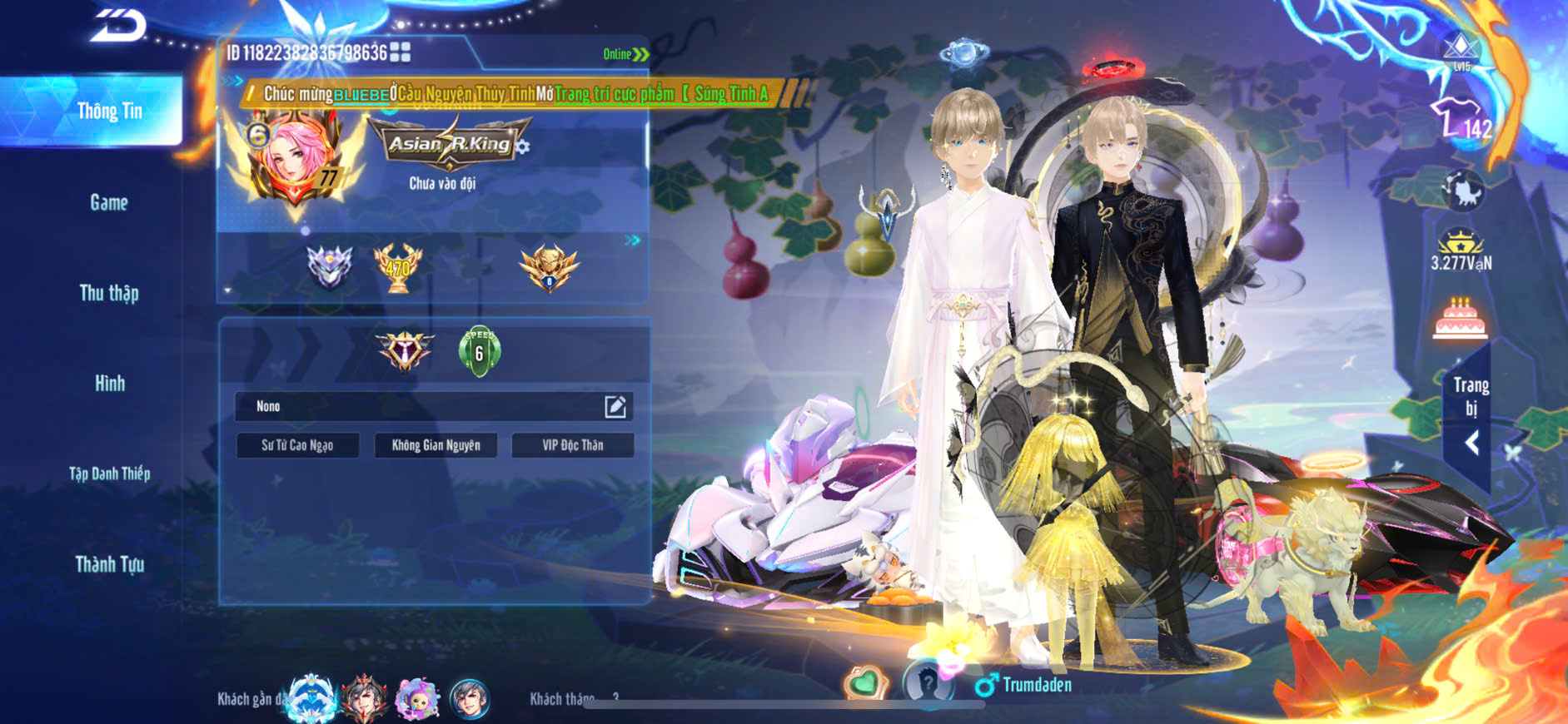Tap the birthday cake icon
This screenshot has height=724, width=1568.
(x=1460, y=319)
